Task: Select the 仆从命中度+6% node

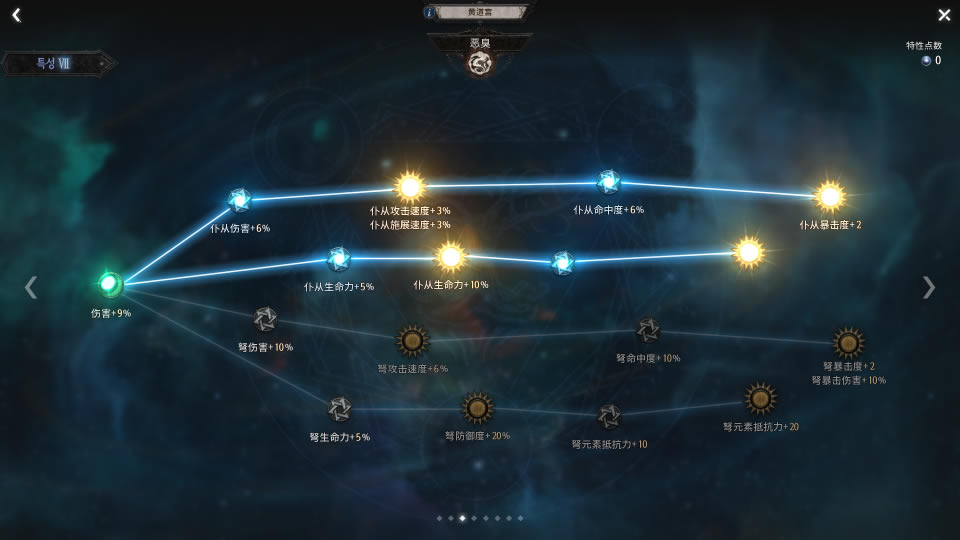Action: (x=608, y=182)
